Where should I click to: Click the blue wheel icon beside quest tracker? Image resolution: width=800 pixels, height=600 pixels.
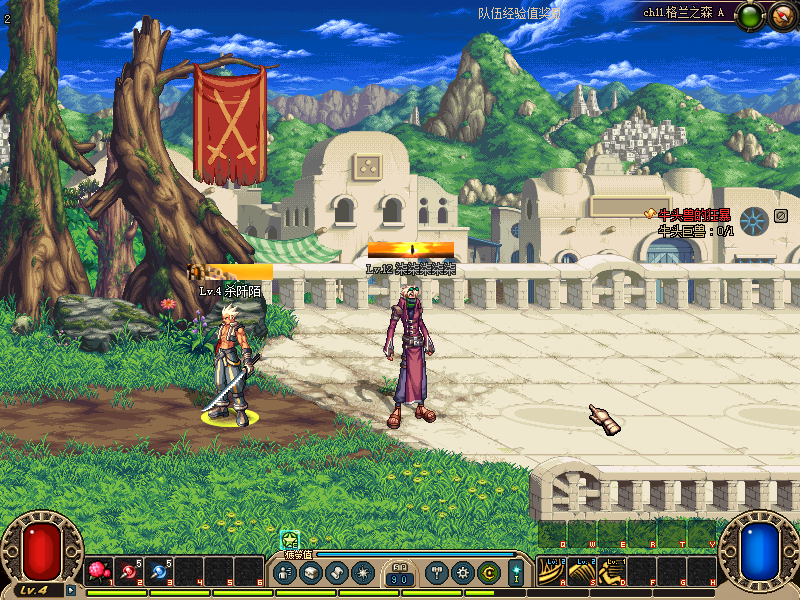753,216
